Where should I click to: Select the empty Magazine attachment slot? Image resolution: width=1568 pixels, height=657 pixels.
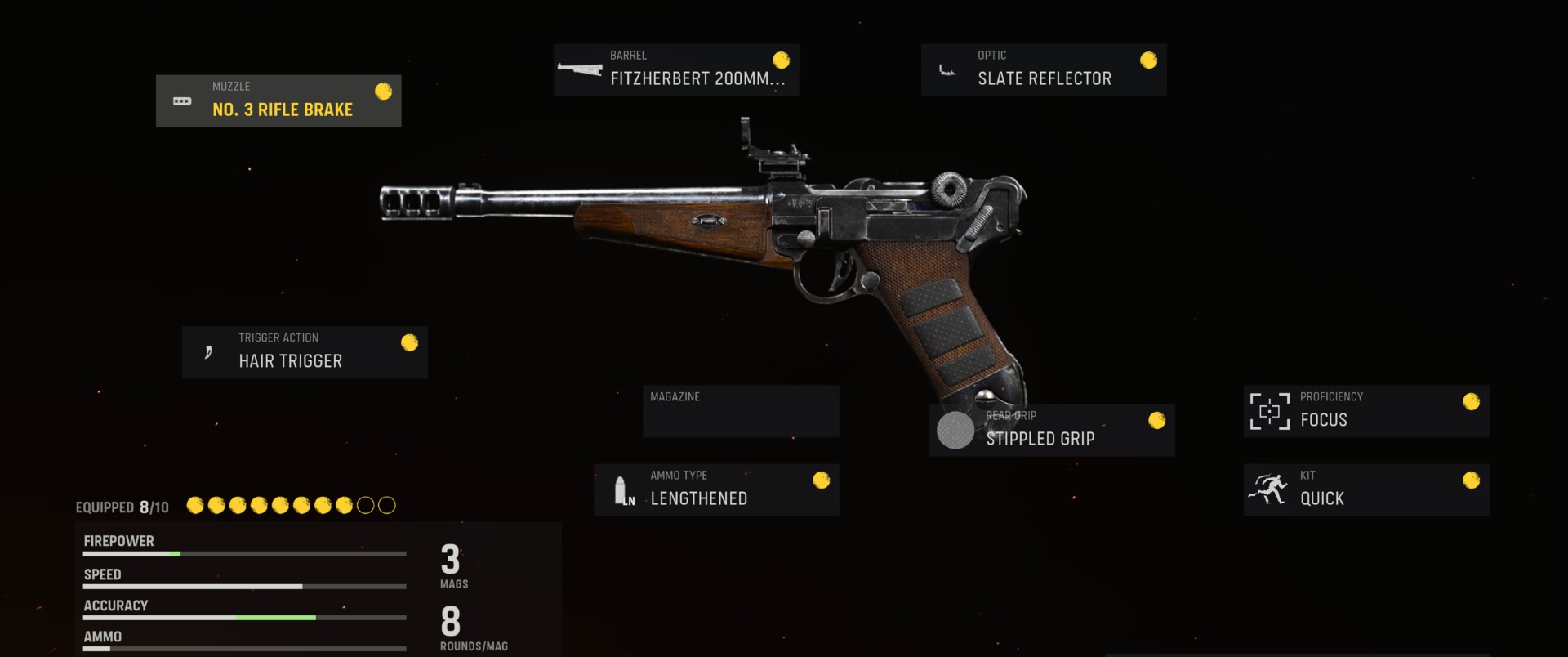point(740,411)
